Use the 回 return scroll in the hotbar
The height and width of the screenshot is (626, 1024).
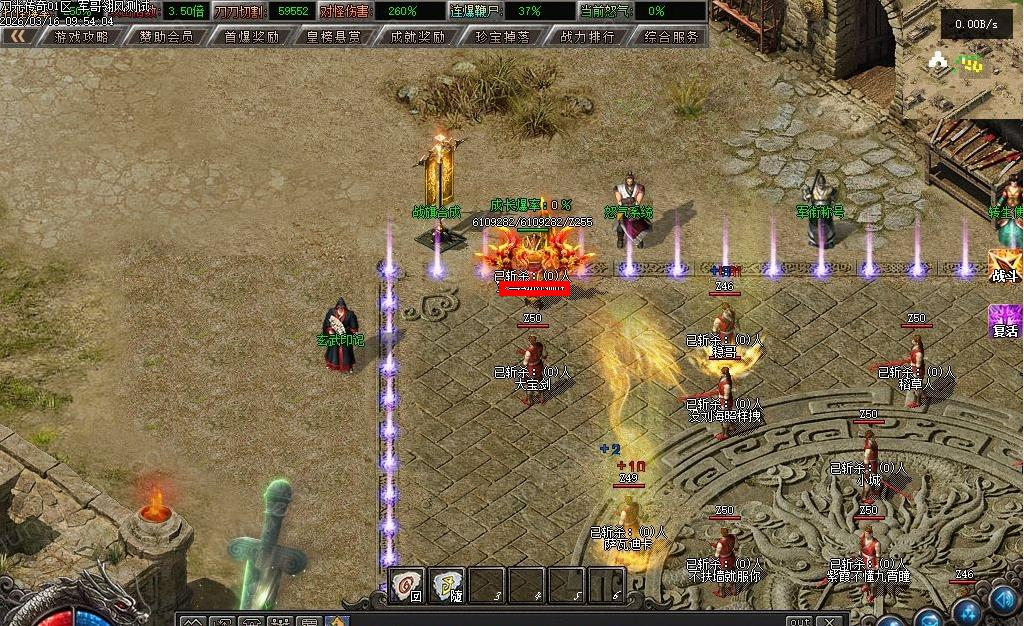point(406,585)
